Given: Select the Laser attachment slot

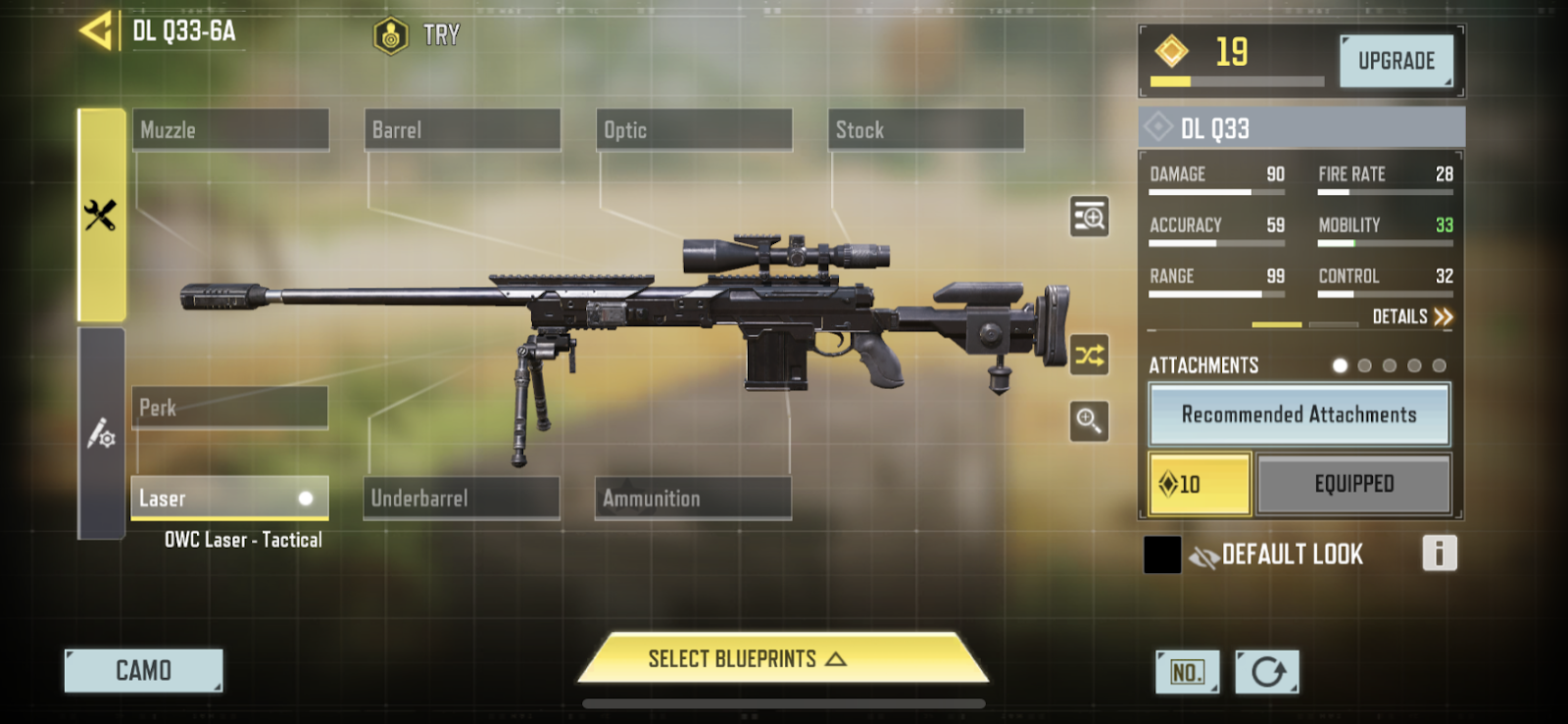Looking at the screenshot, I should (229, 498).
